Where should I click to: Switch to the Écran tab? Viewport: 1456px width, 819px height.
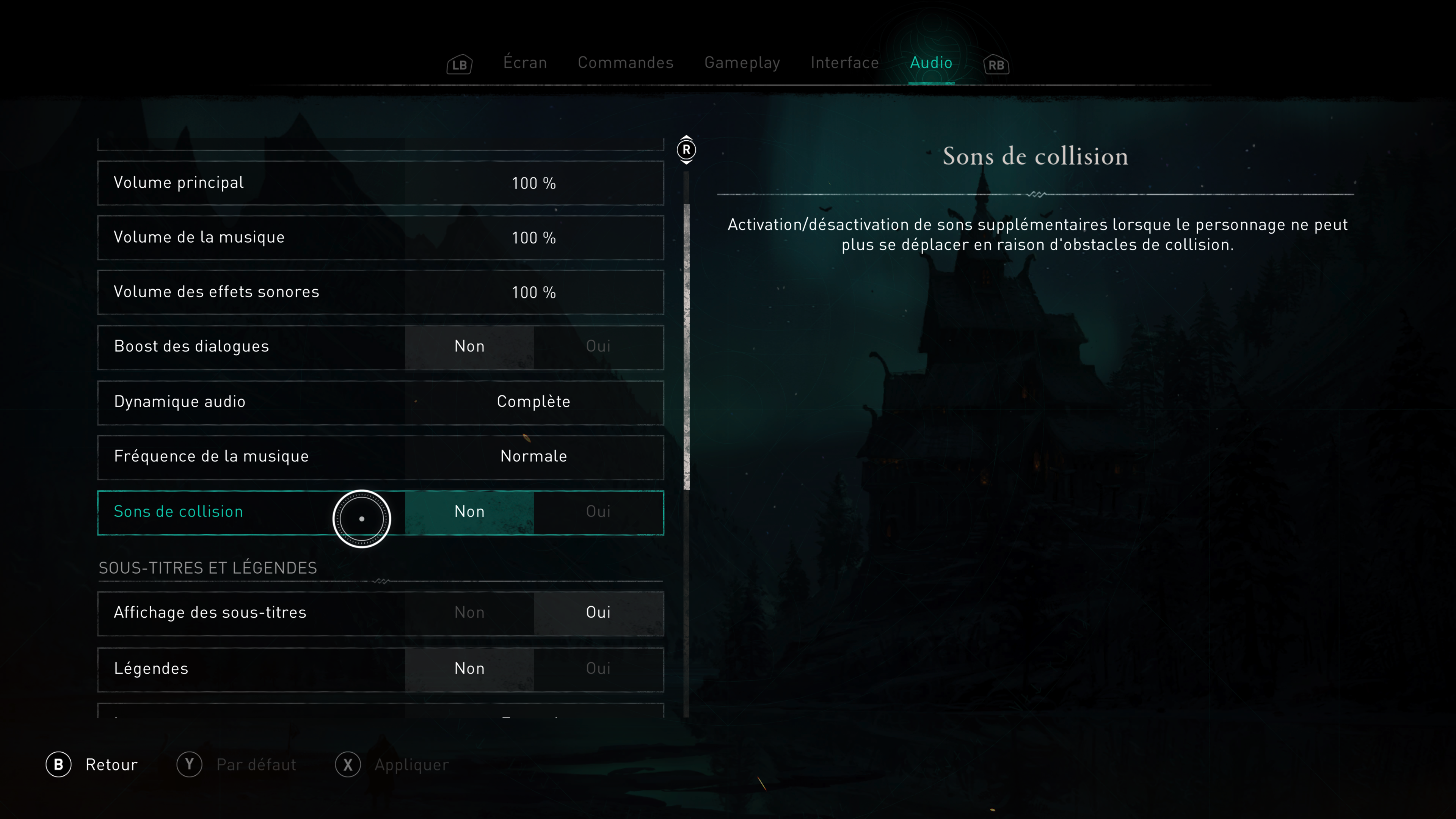point(525,63)
